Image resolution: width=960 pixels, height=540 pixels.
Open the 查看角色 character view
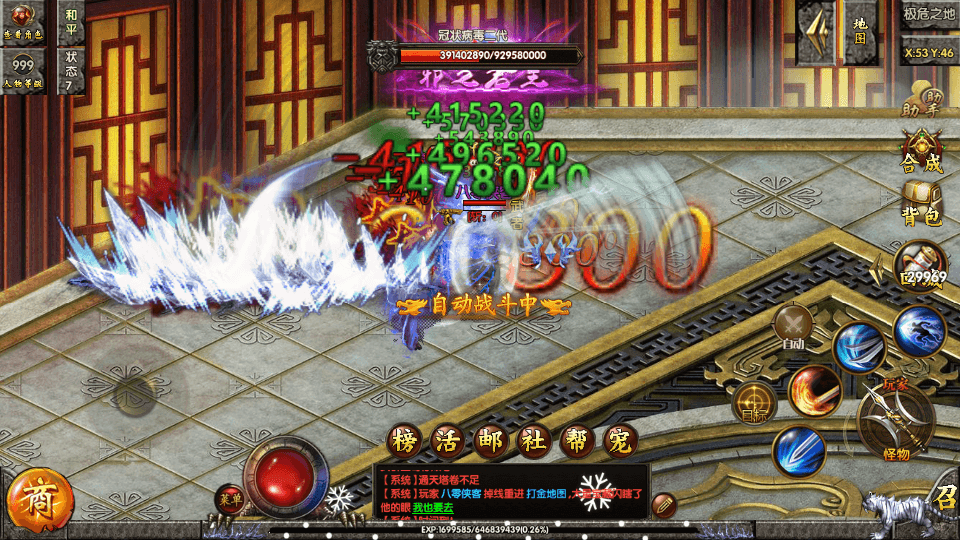tap(25, 21)
